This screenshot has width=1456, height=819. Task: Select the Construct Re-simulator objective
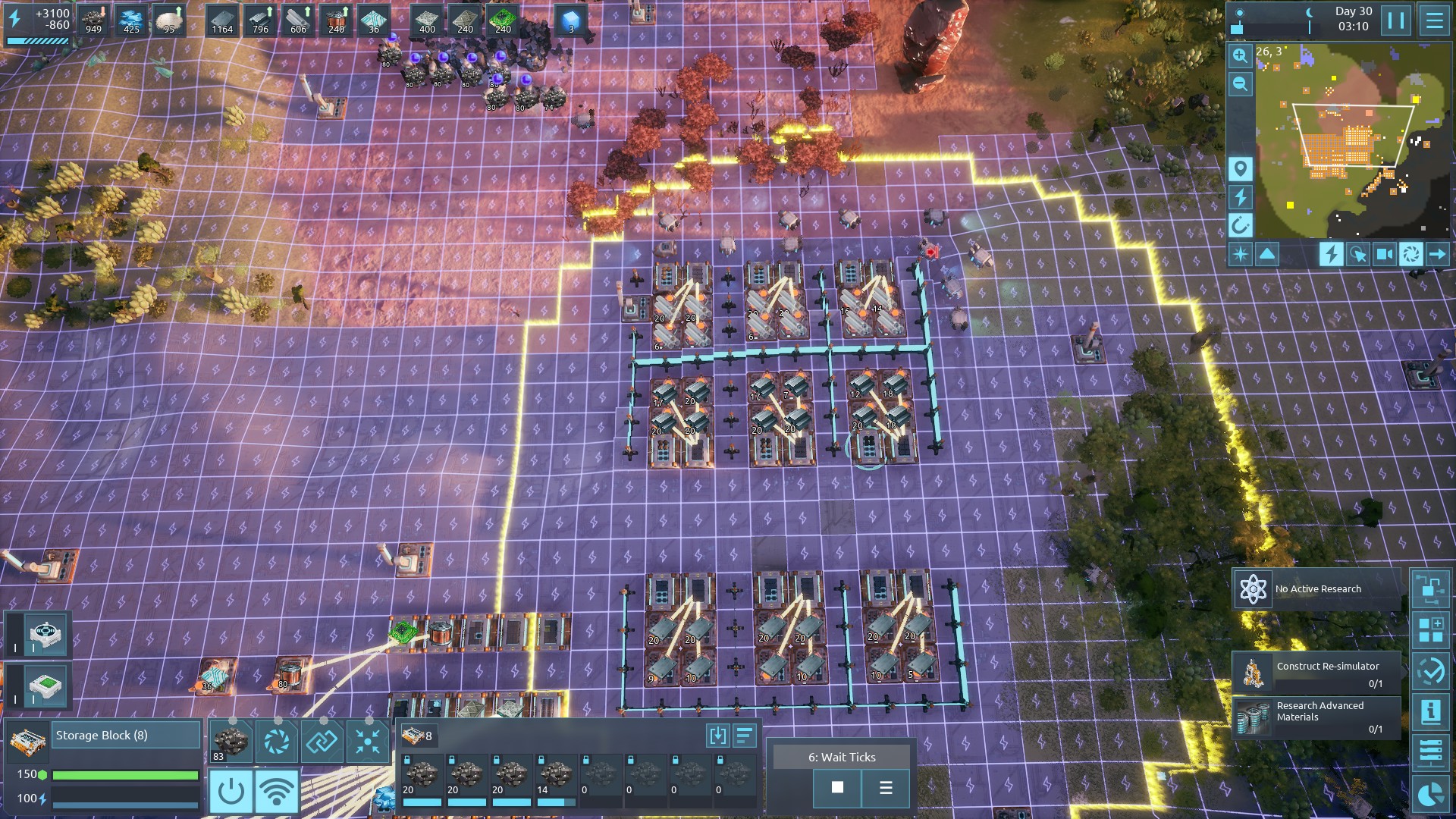[x=1316, y=673]
